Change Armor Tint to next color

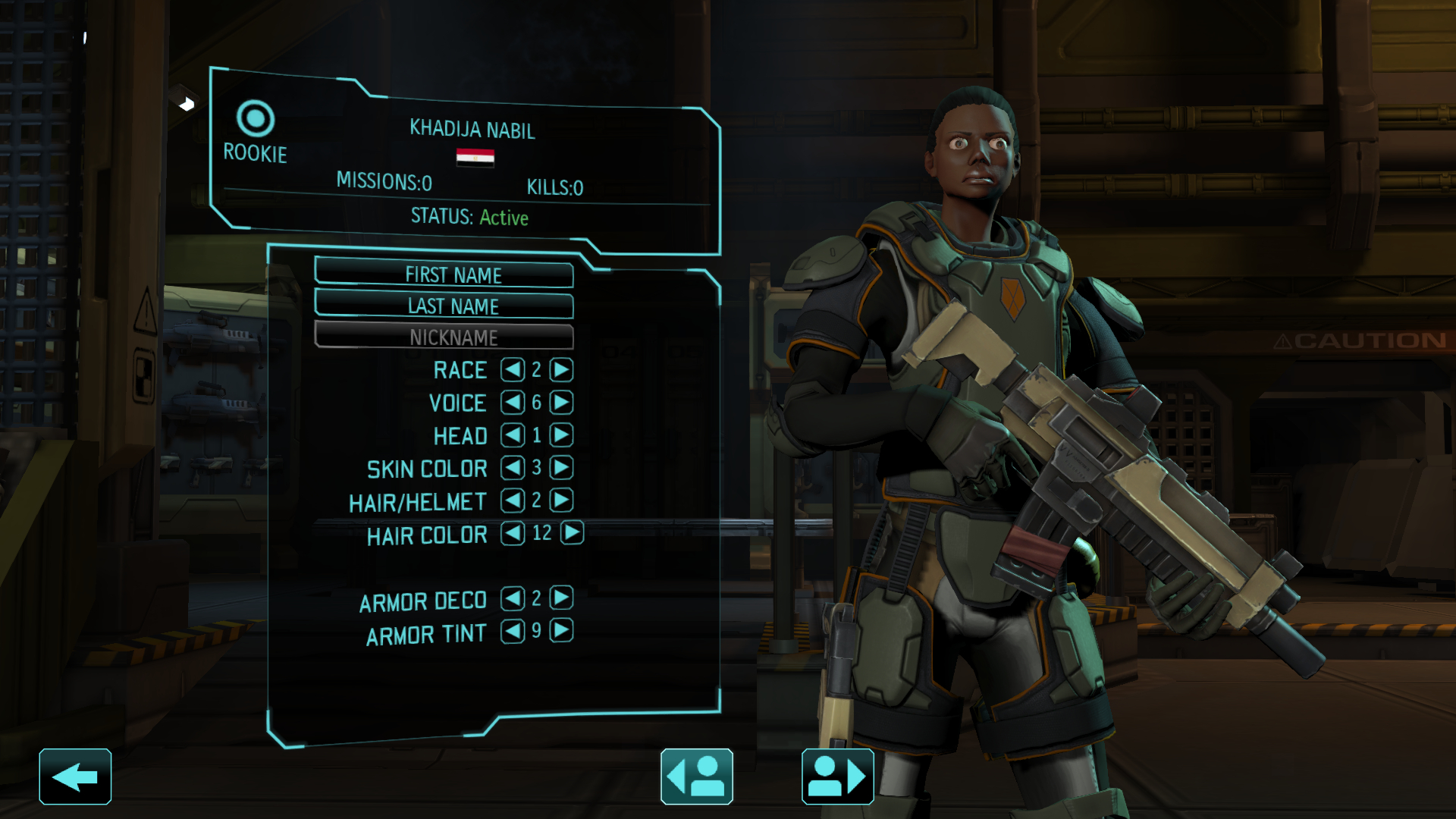tap(561, 631)
